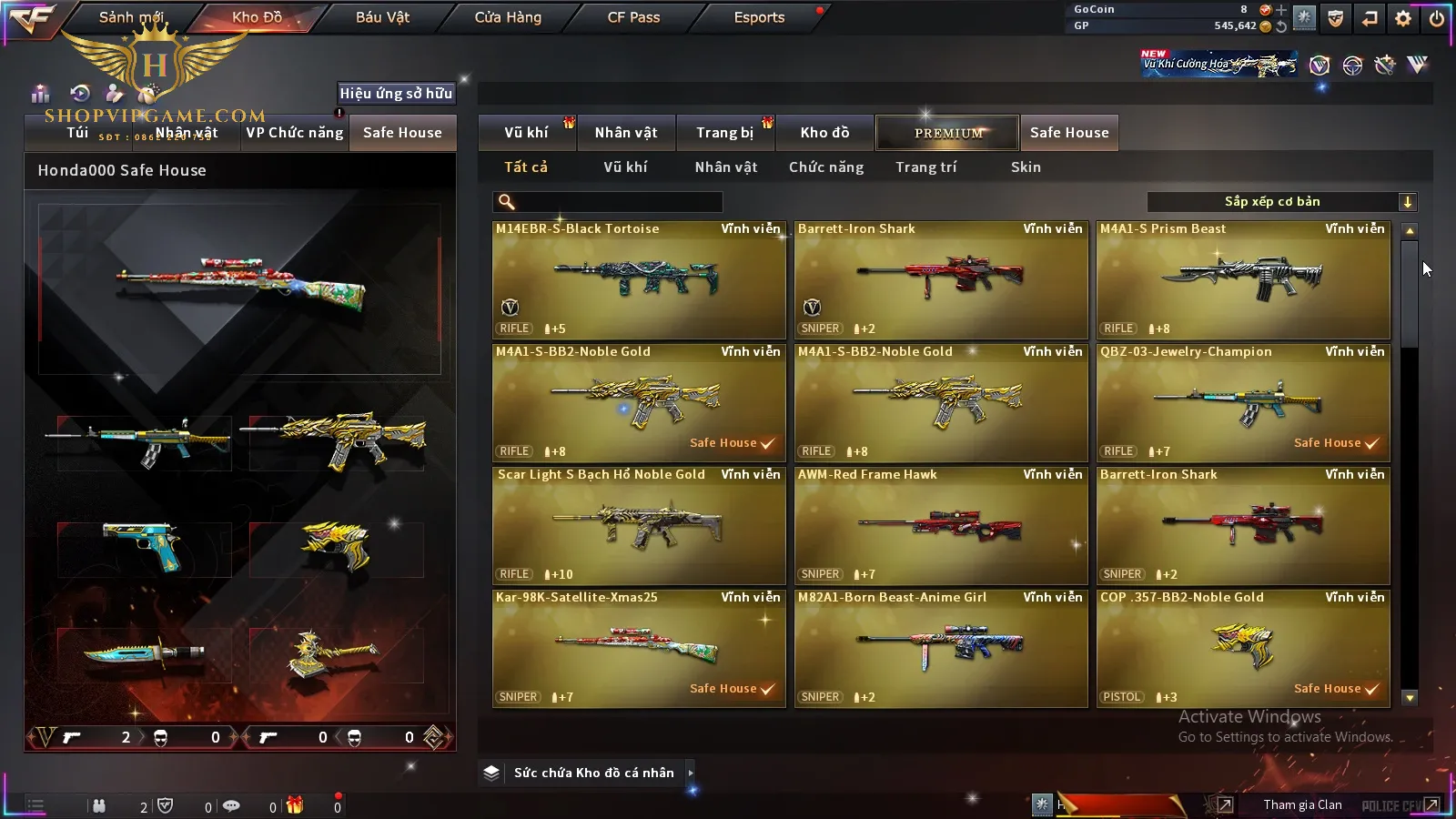Open the Sảnh mới lobby menu
The height and width of the screenshot is (819, 1456).
tap(131, 17)
